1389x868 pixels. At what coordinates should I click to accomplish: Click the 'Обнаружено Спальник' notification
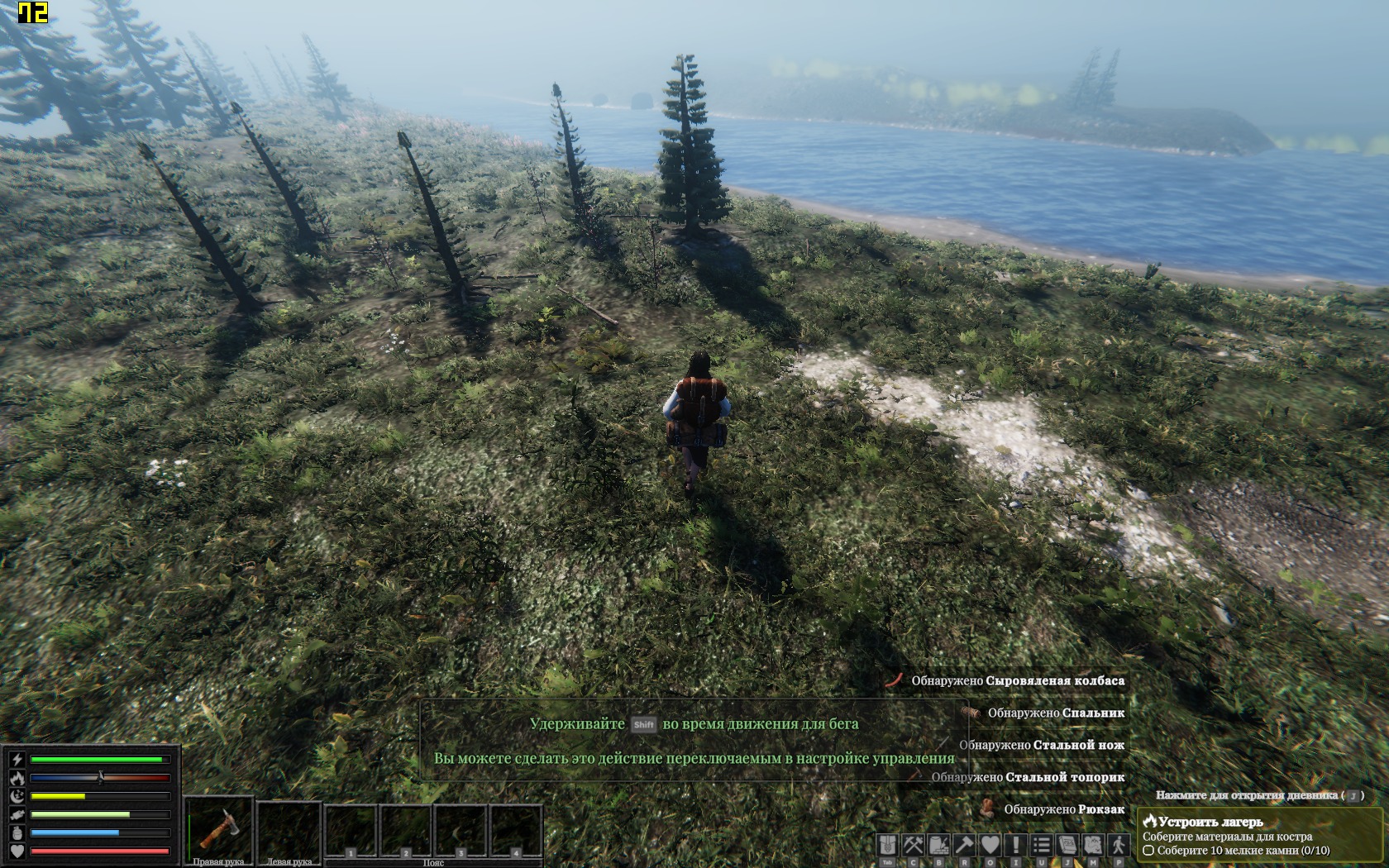tap(1055, 713)
